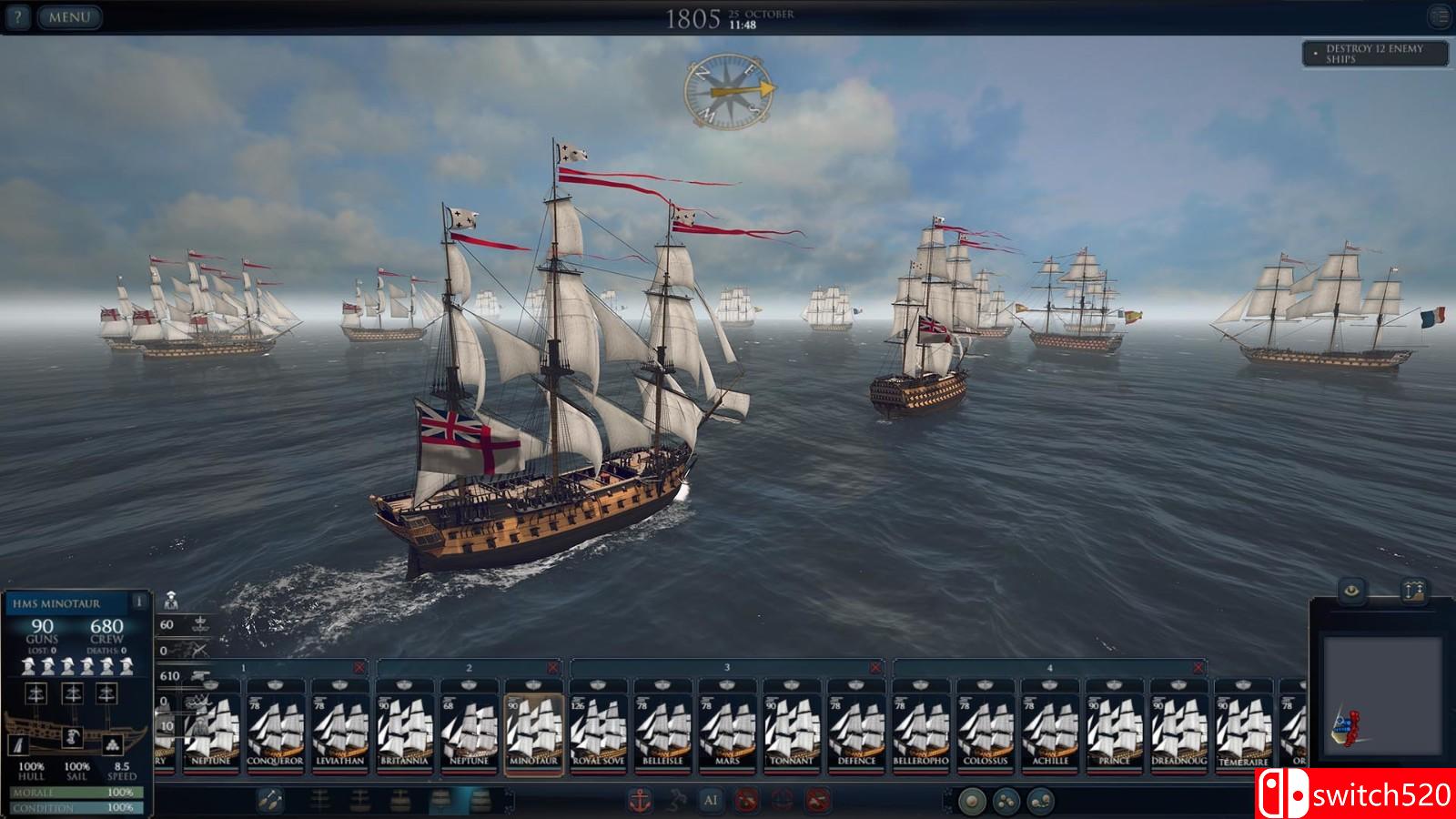This screenshot has height=819, width=1456.
Task: Toggle the AI control button
Action: point(711,801)
